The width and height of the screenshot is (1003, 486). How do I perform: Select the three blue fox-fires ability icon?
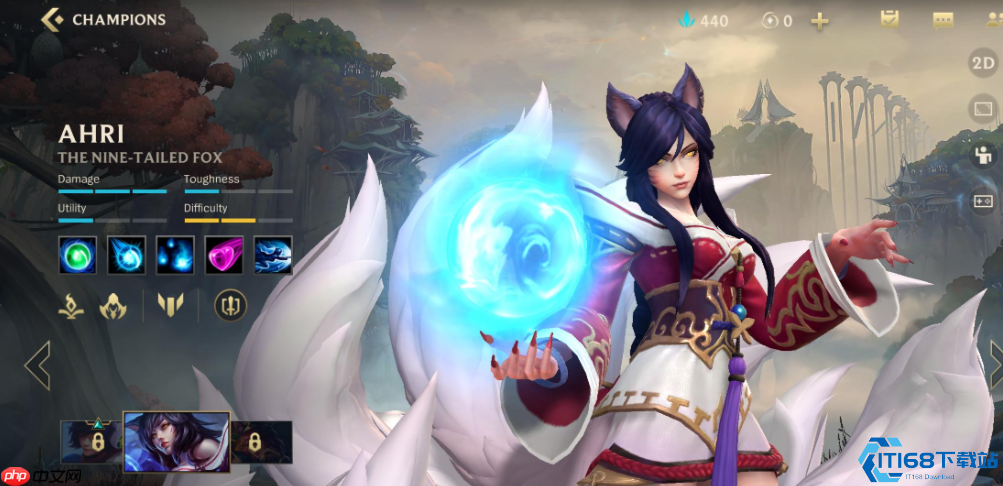[175, 255]
